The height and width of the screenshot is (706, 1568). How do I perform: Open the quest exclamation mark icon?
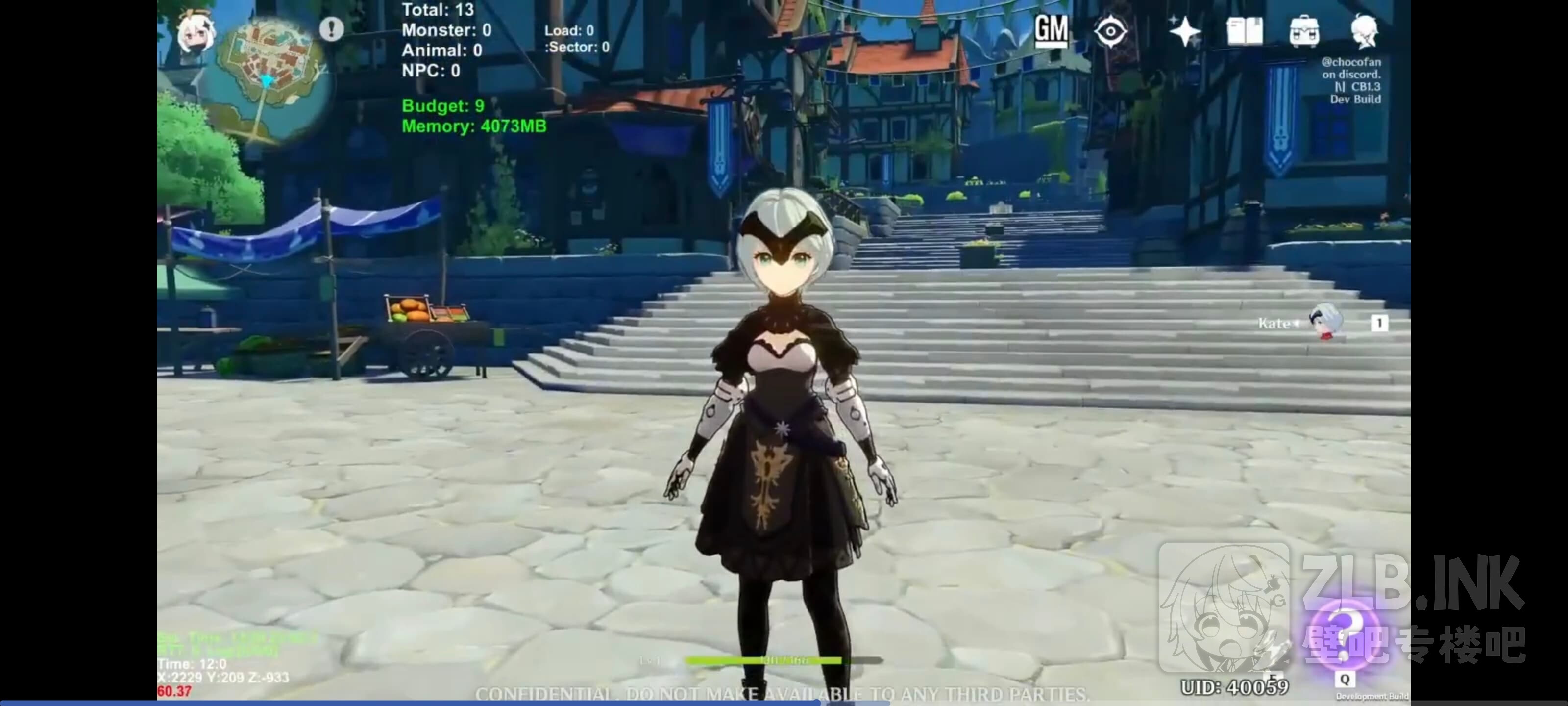(x=332, y=28)
